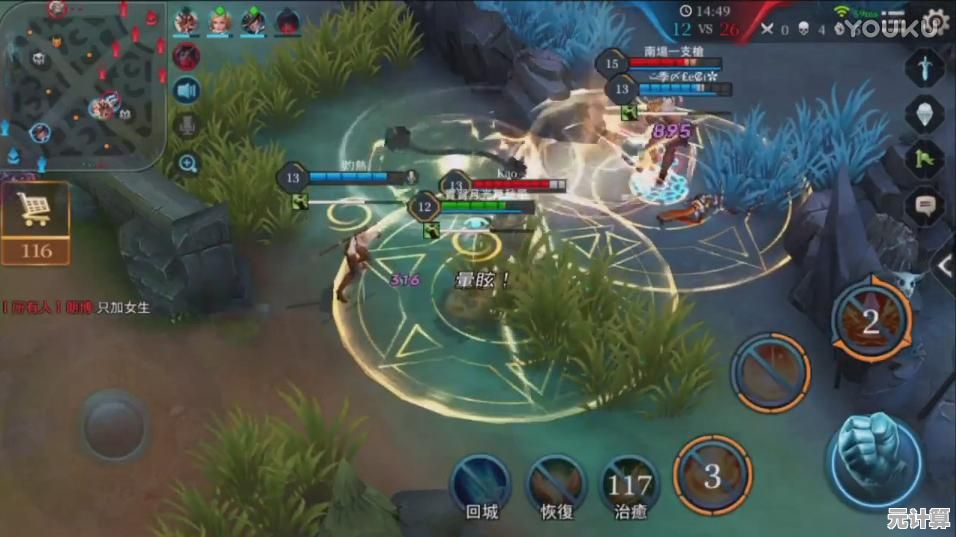Viewport: 956px width, 537px height.
Task: Activate the skill showing cooldown 3
Action: tap(711, 474)
